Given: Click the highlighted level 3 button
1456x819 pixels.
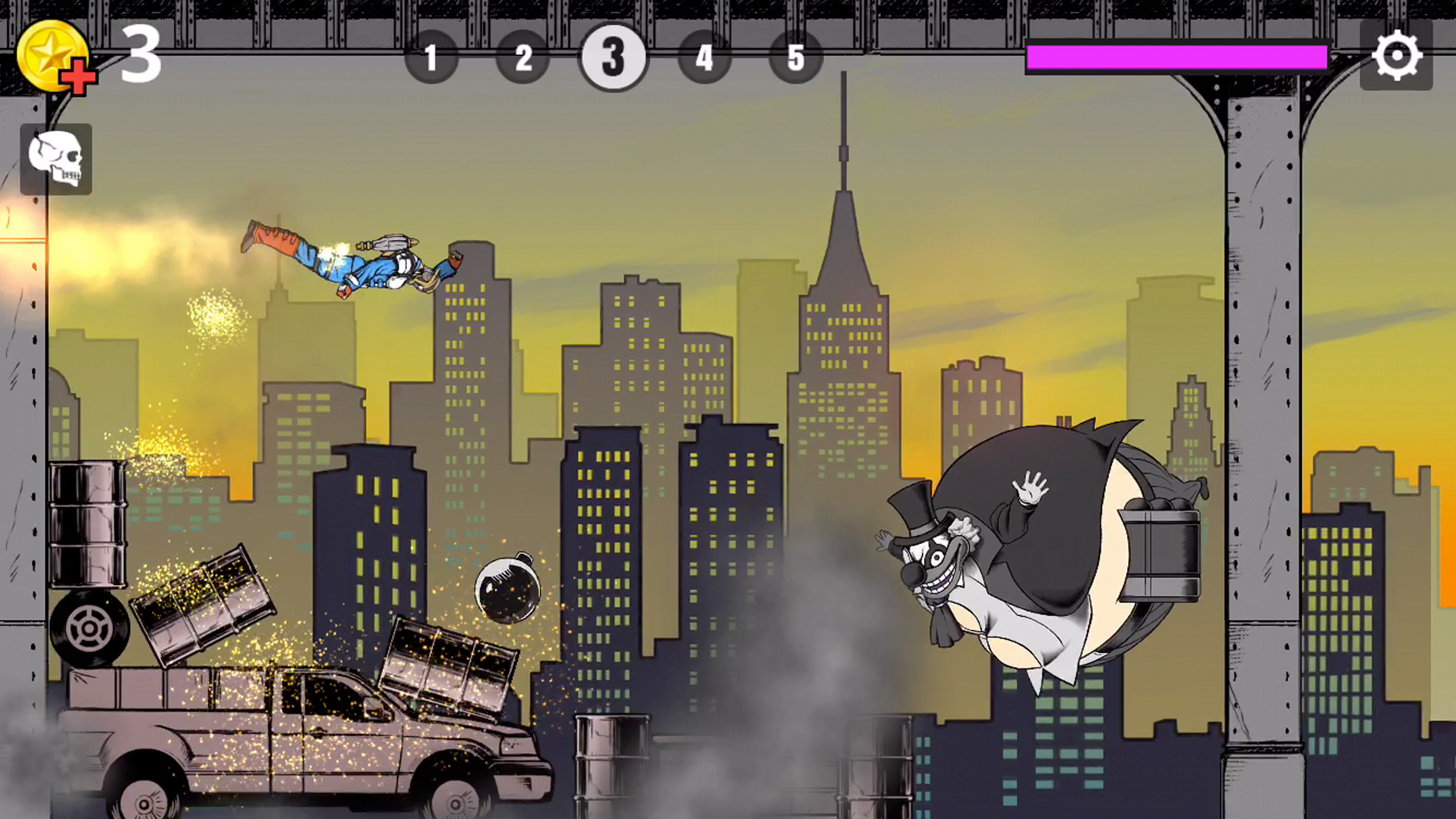Looking at the screenshot, I should pos(614,58).
